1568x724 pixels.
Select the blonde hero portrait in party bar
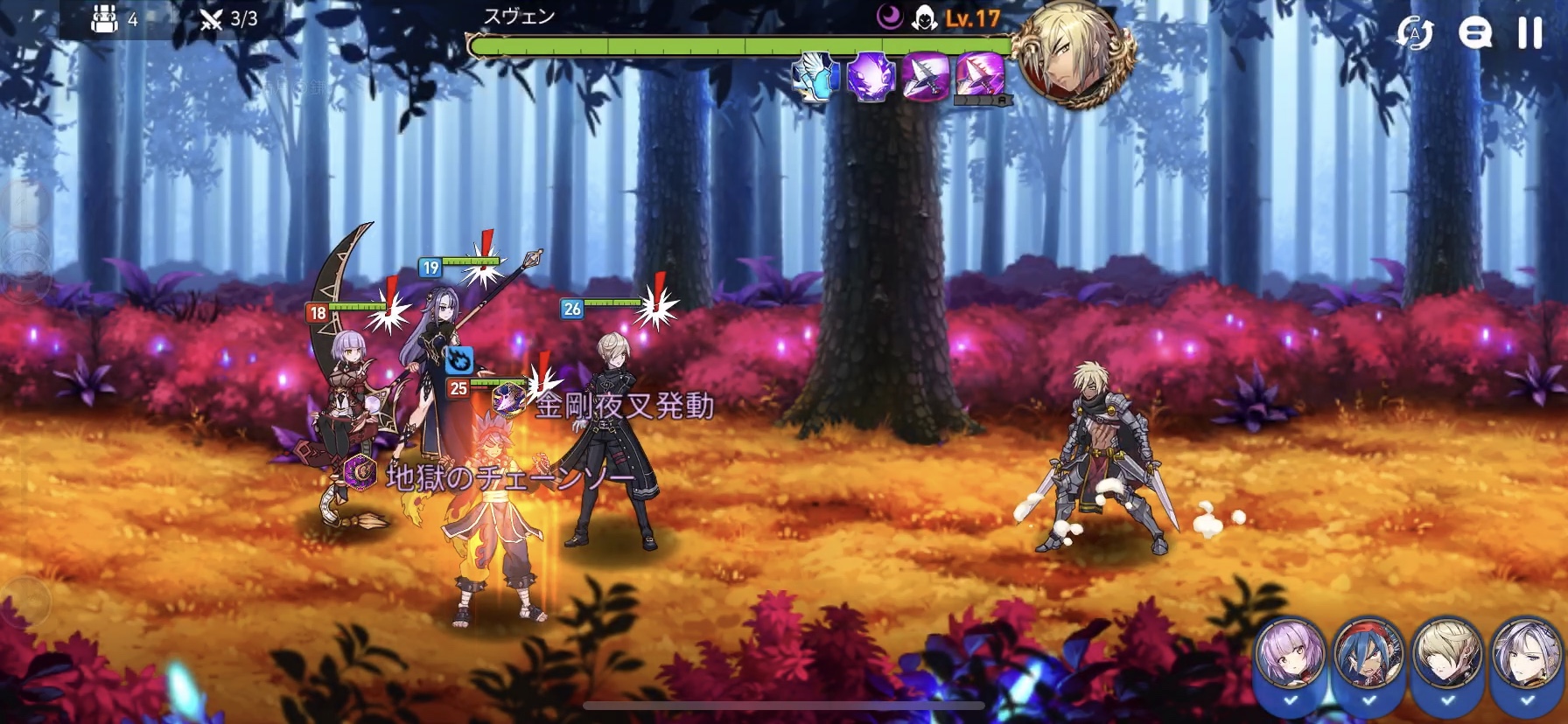click(x=1447, y=657)
